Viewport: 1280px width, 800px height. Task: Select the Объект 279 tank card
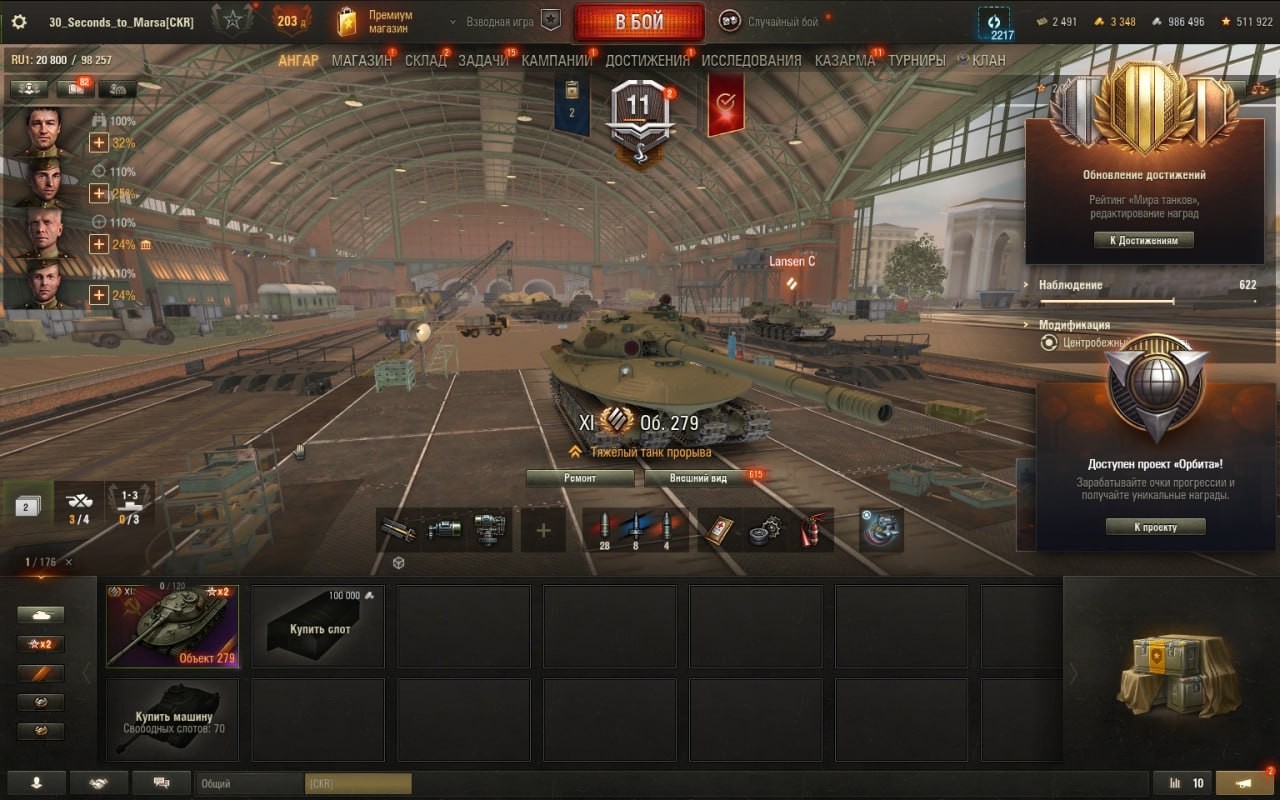coord(172,626)
